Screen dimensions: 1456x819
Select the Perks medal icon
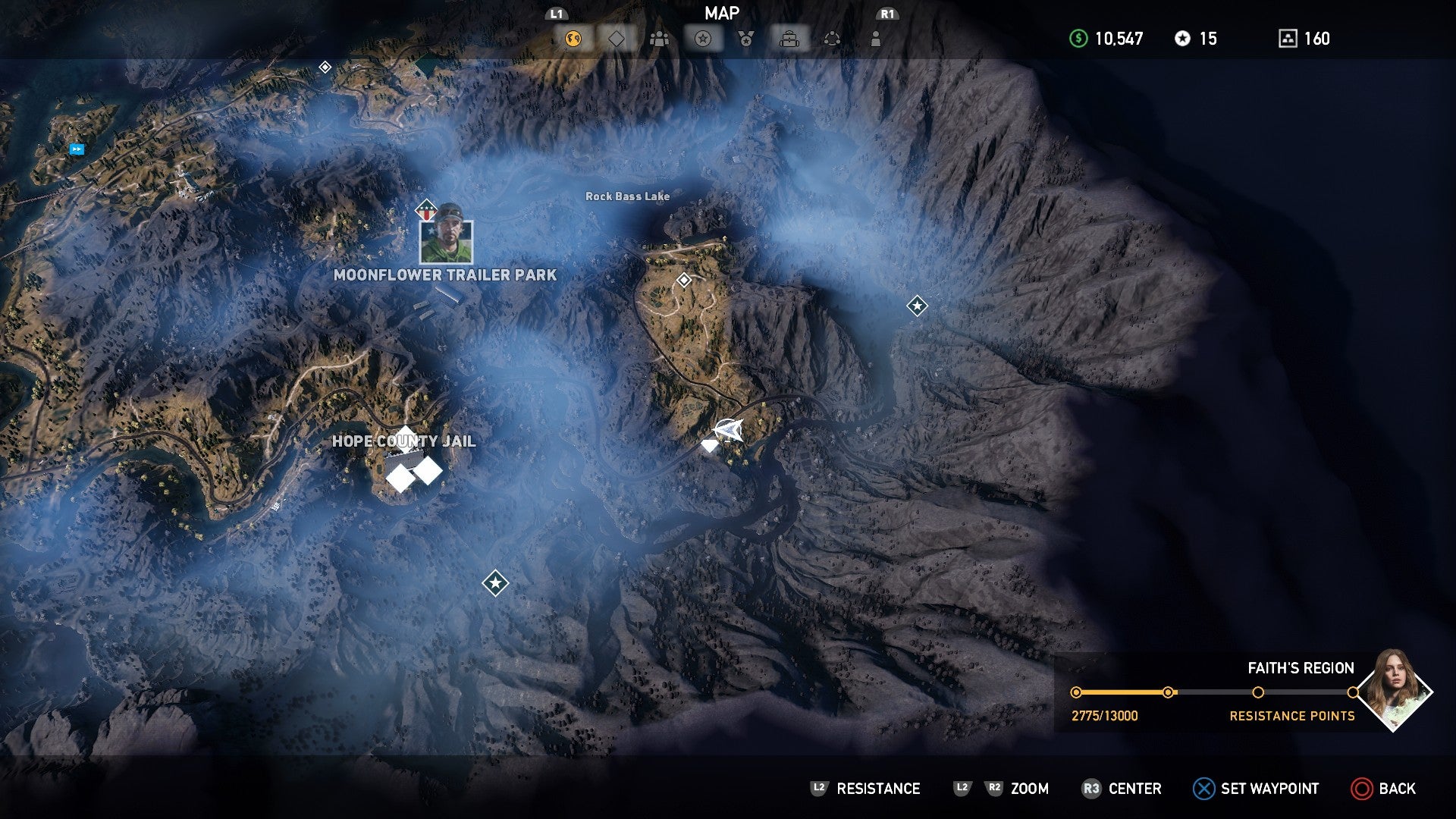746,37
